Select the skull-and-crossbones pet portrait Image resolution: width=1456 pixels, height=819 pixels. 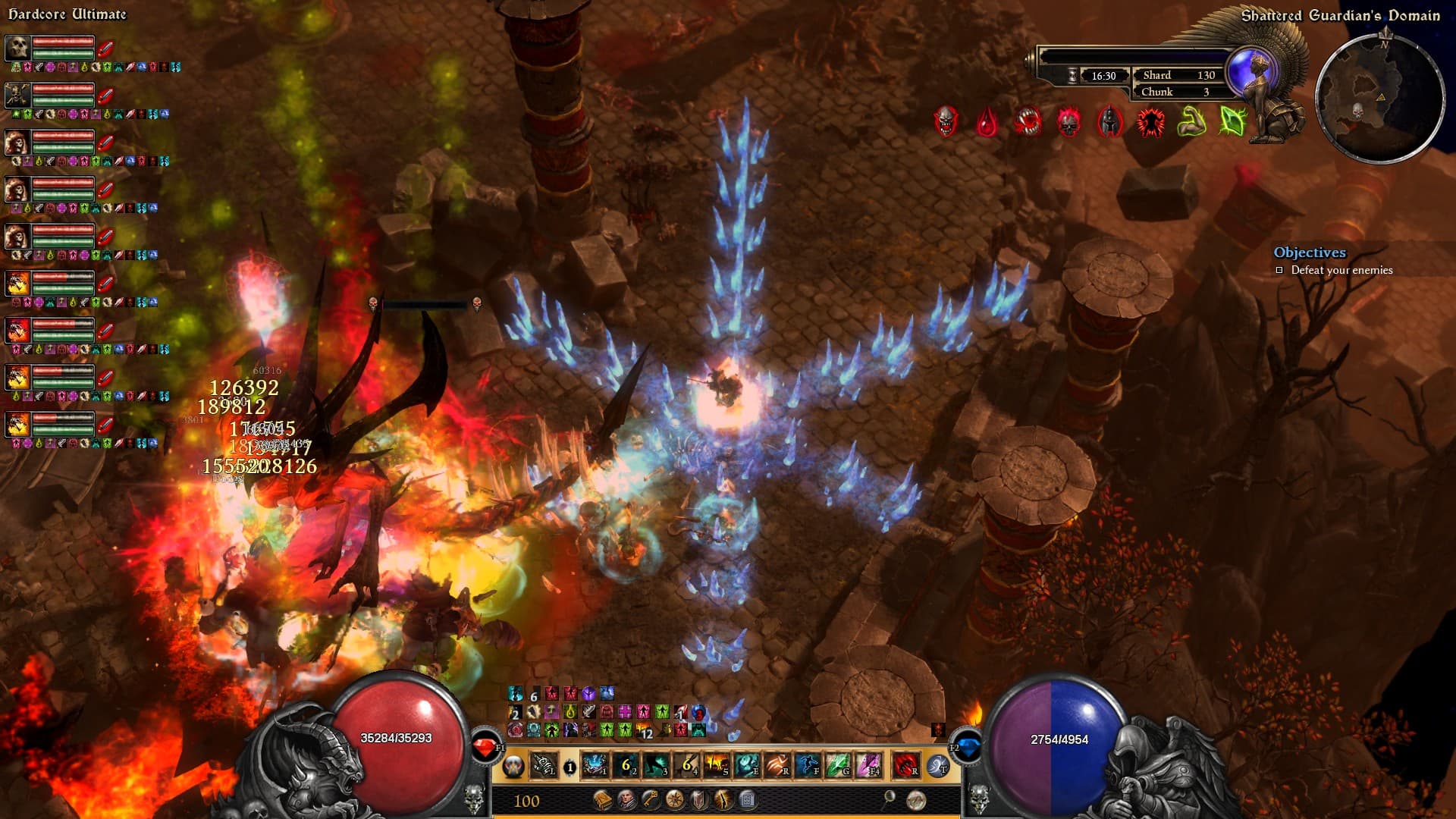coord(17,95)
